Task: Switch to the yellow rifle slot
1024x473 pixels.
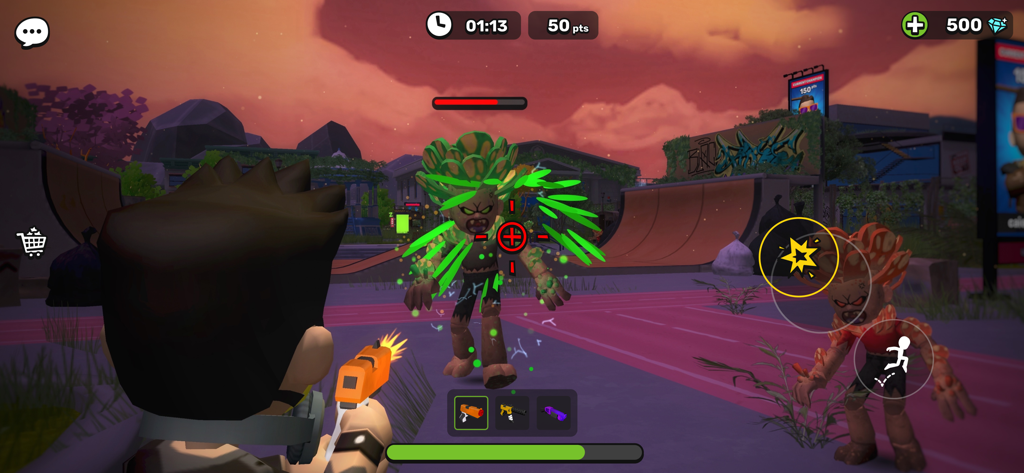Action: pyautogui.click(x=512, y=412)
